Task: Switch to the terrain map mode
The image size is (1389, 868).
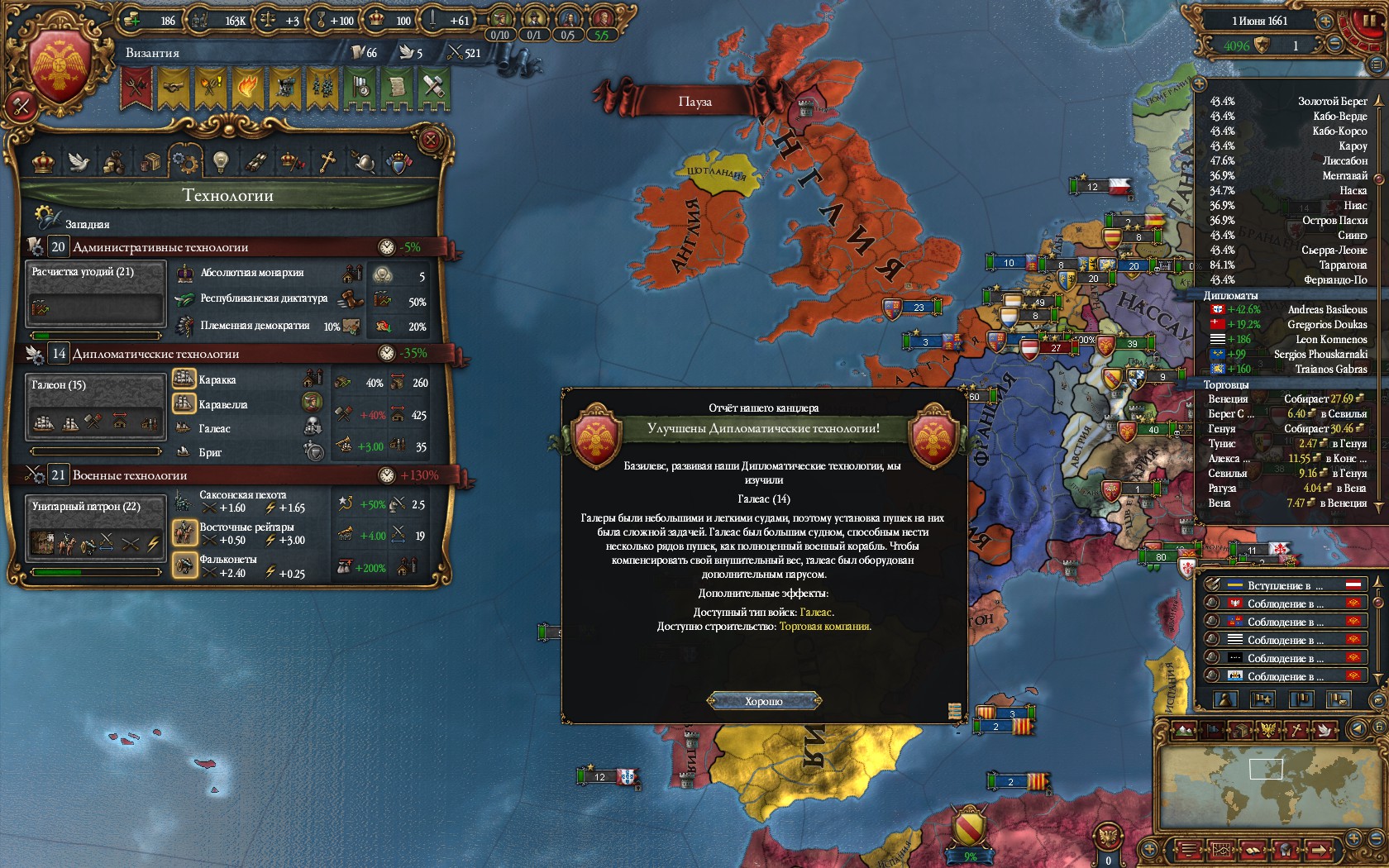Action: (x=1184, y=730)
